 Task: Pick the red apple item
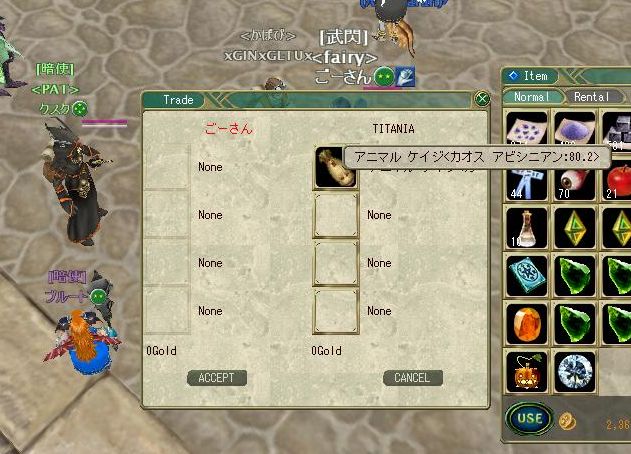[x=620, y=181]
